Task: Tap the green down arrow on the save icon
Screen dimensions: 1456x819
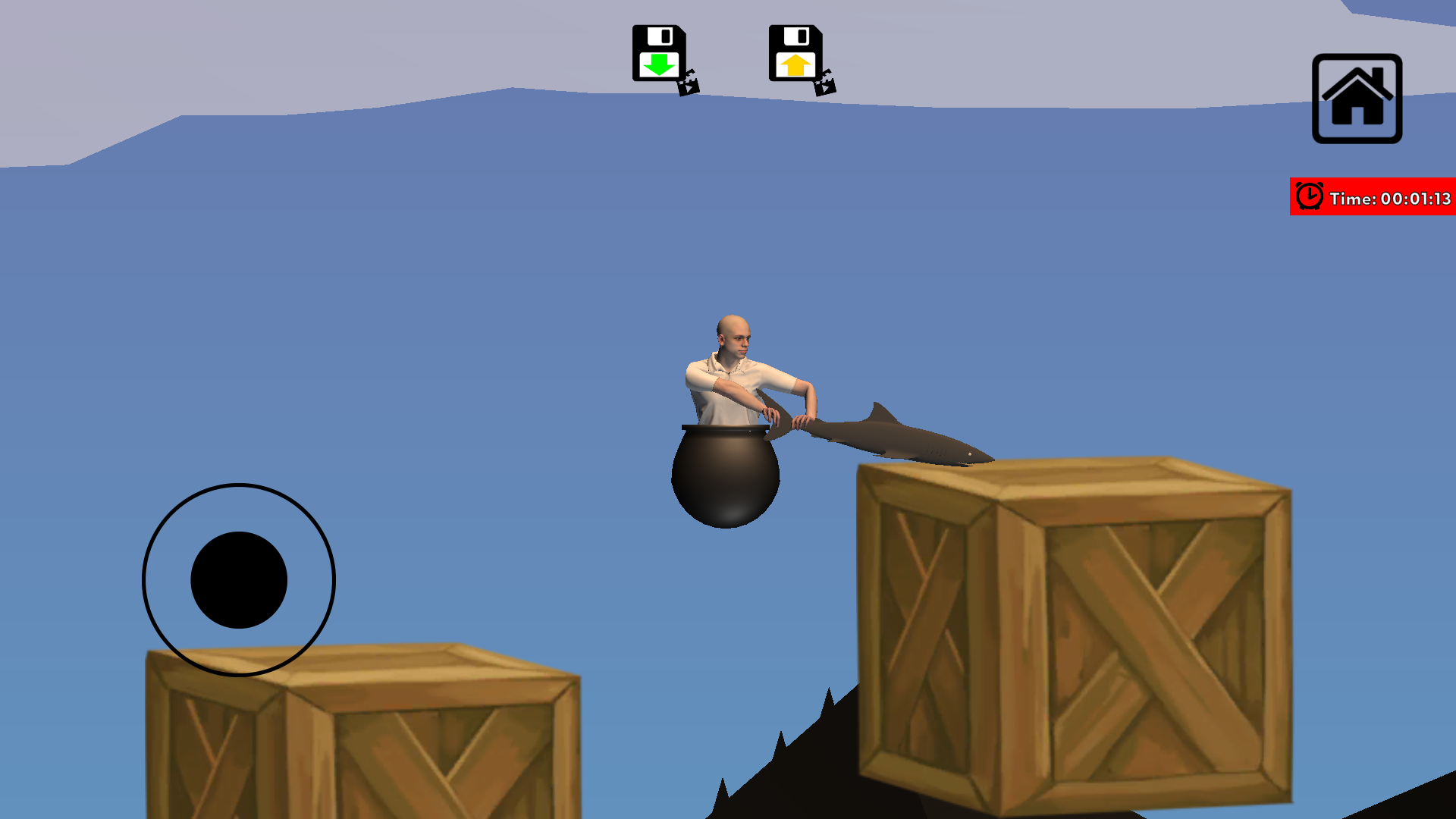Action: 660,64
